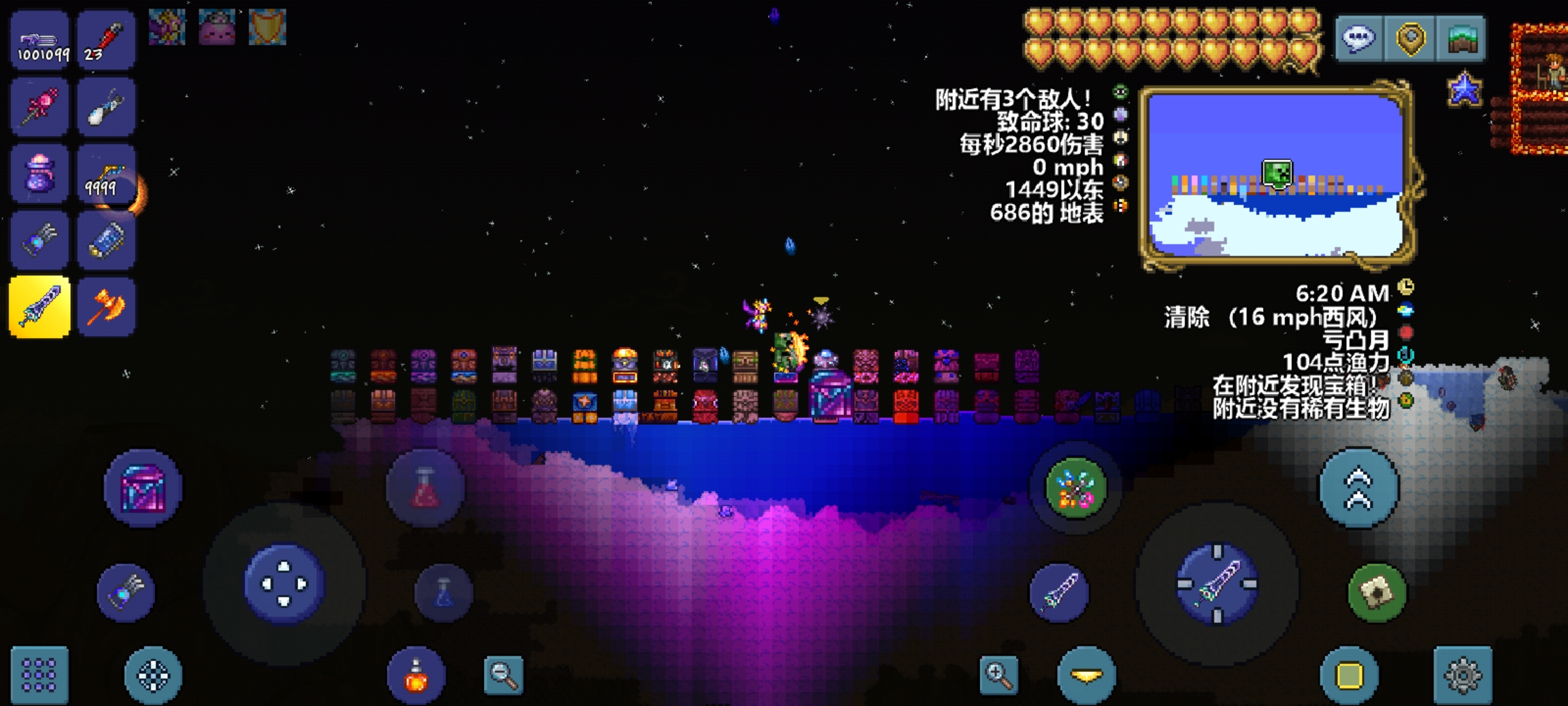This screenshot has width=1568, height=706.
Task: Tap the green grappling hook button
Action: pyautogui.click(x=1075, y=489)
